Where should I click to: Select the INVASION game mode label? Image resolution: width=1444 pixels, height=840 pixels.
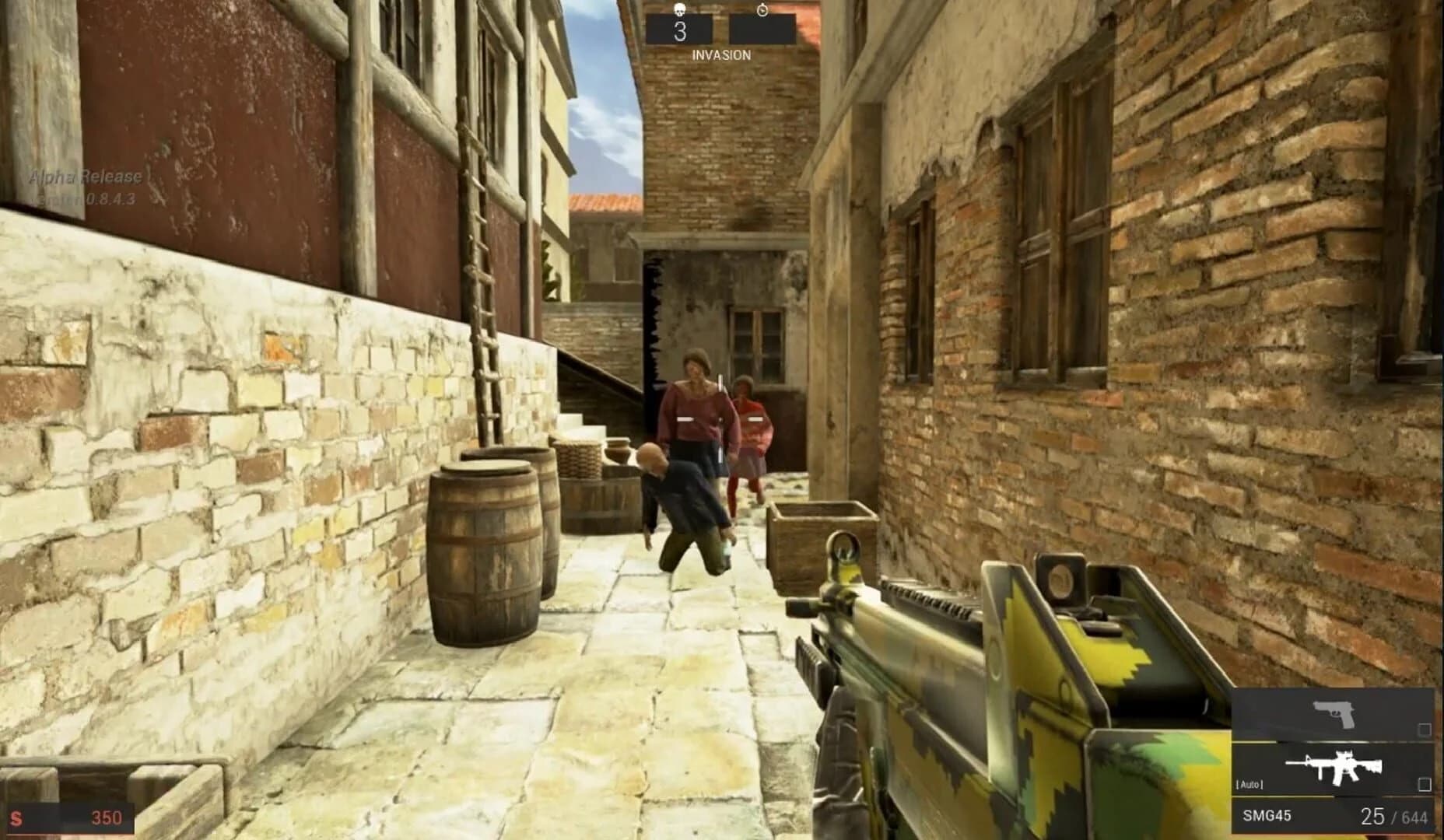click(x=721, y=54)
